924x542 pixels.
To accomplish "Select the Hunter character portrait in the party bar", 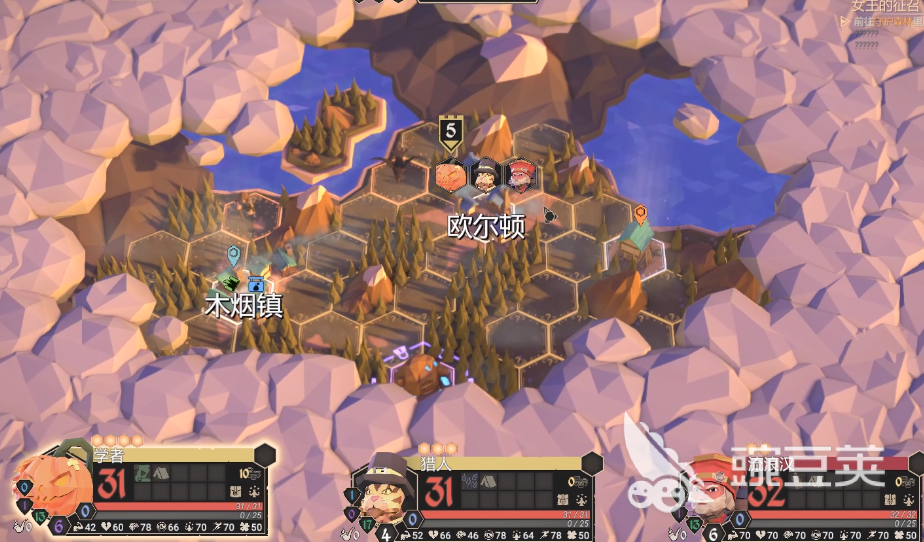I will (384, 491).
